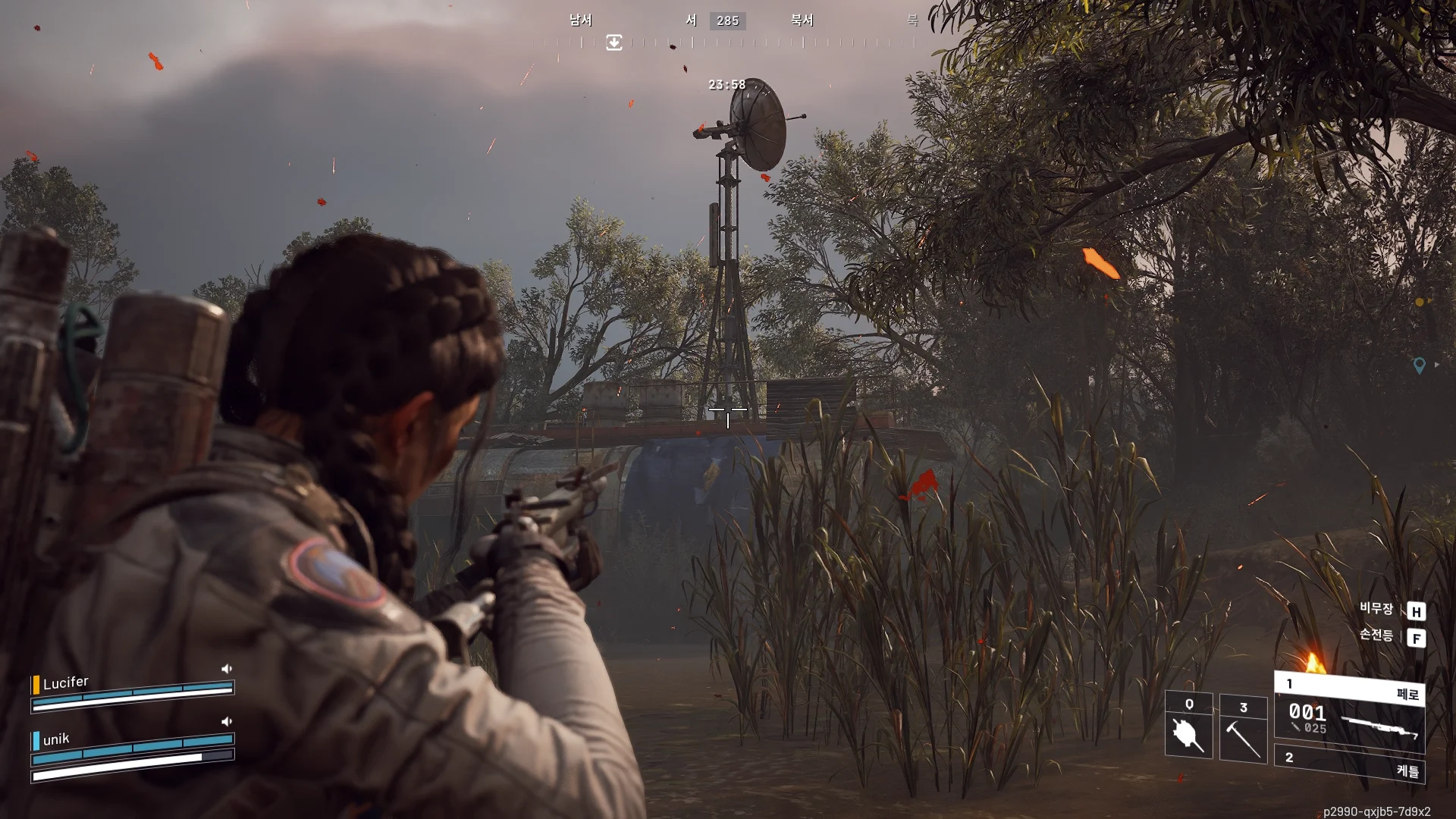Click the teal location pin marker
The height and width of the screenshot is (819, 1456).
[1420, 366]
